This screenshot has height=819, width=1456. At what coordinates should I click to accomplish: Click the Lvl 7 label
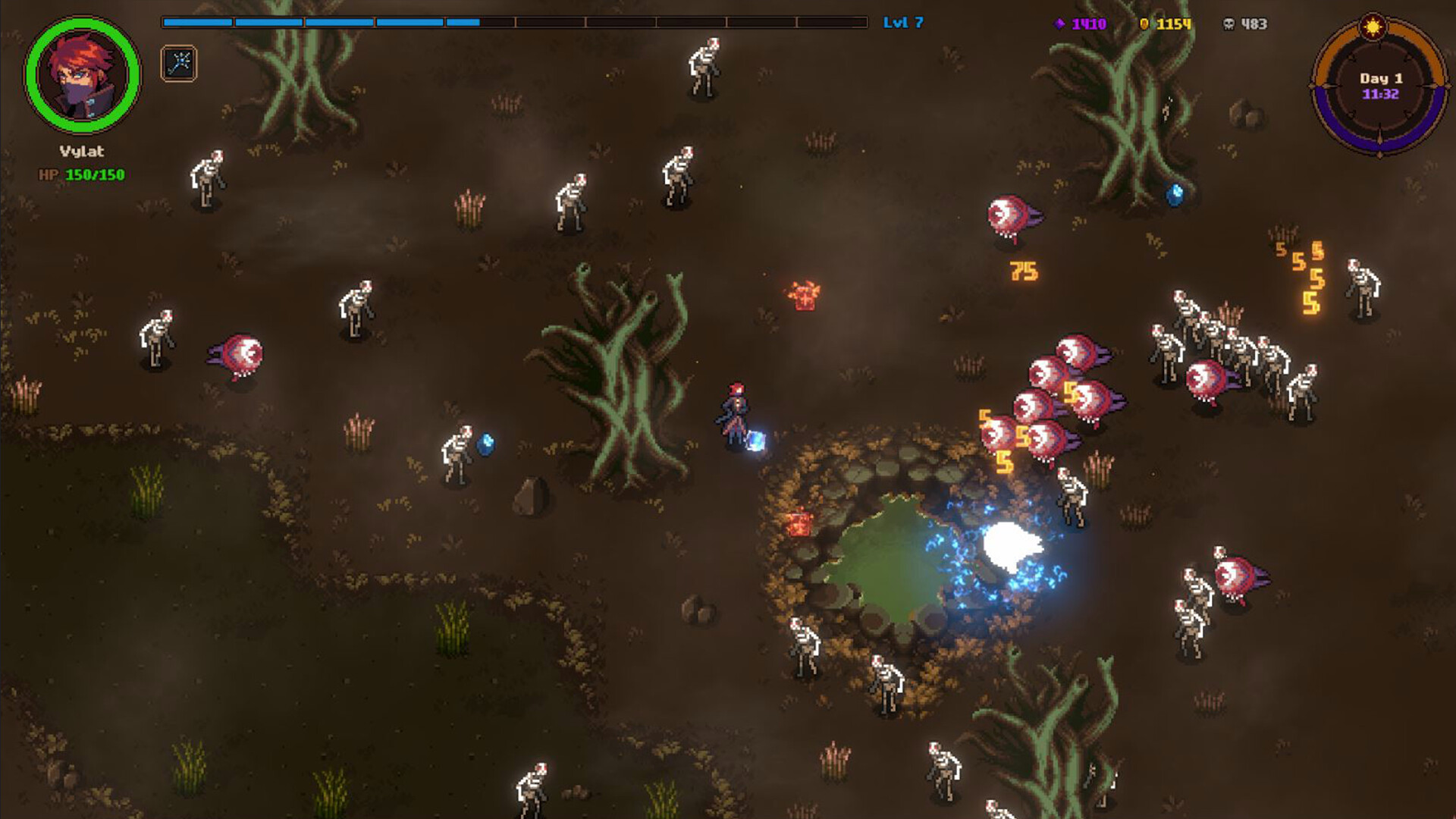tap(903, 24)
